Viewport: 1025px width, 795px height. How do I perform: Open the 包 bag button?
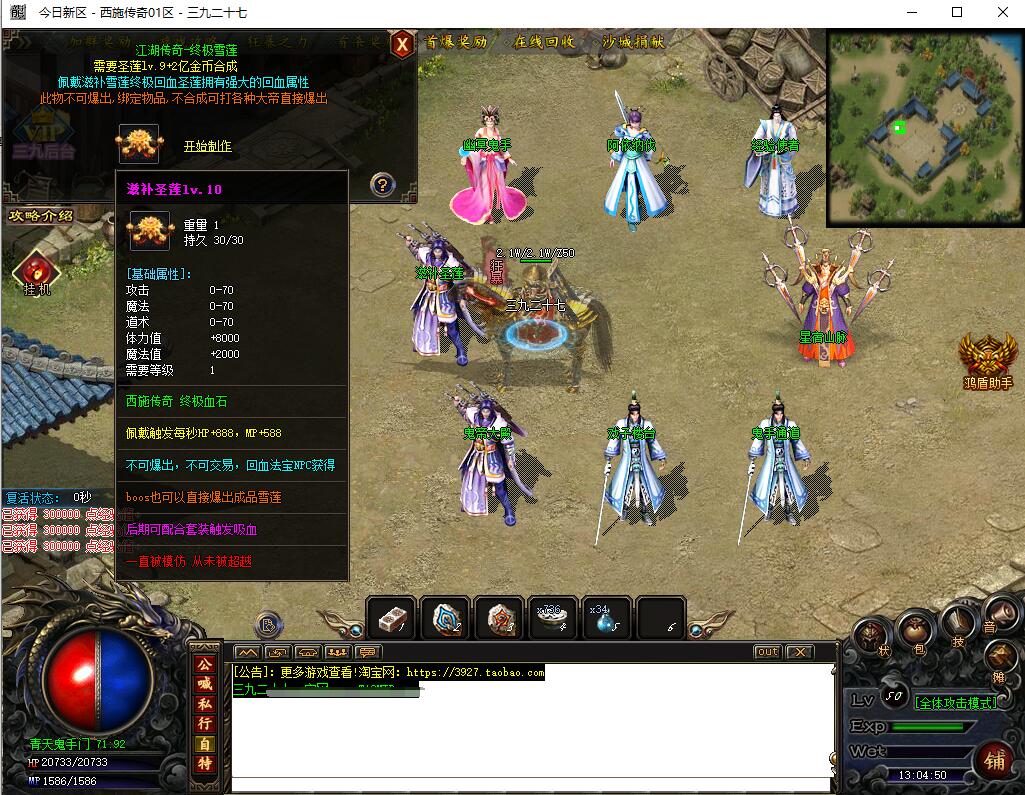[x=914, y=631]
